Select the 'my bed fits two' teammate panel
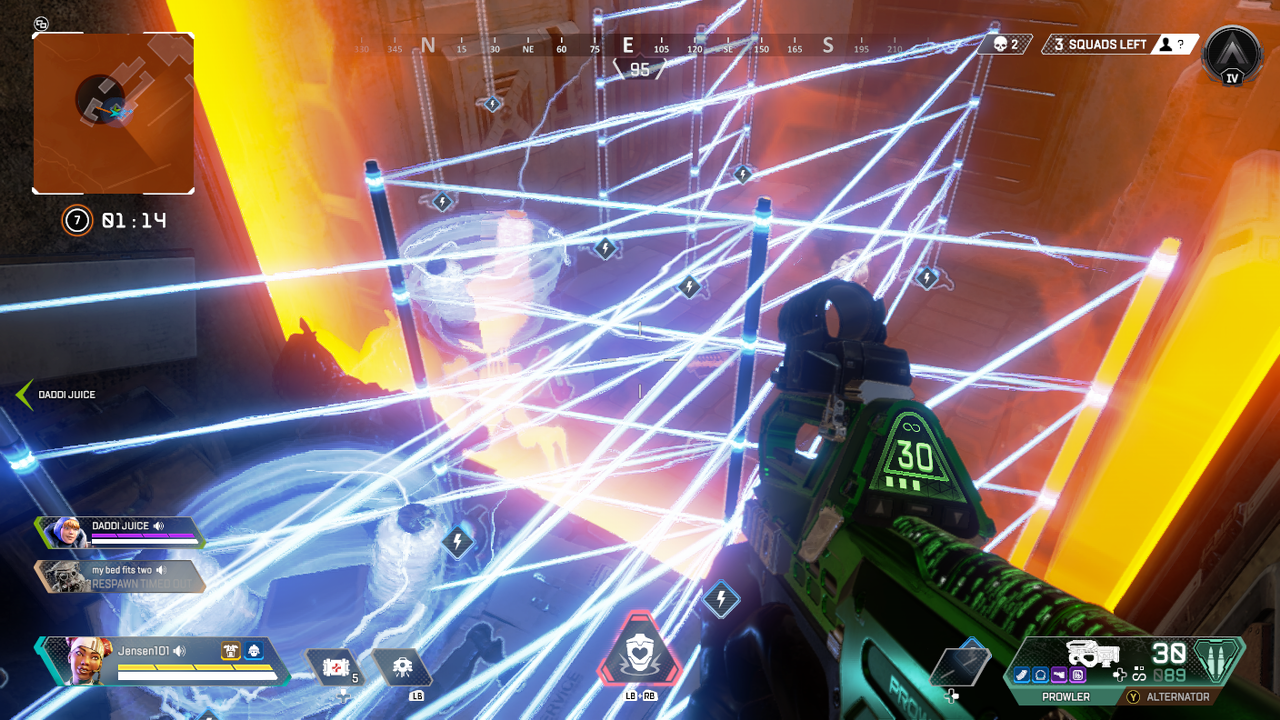The height and width of the screenshot is (720, 1280). coord(120,576)
